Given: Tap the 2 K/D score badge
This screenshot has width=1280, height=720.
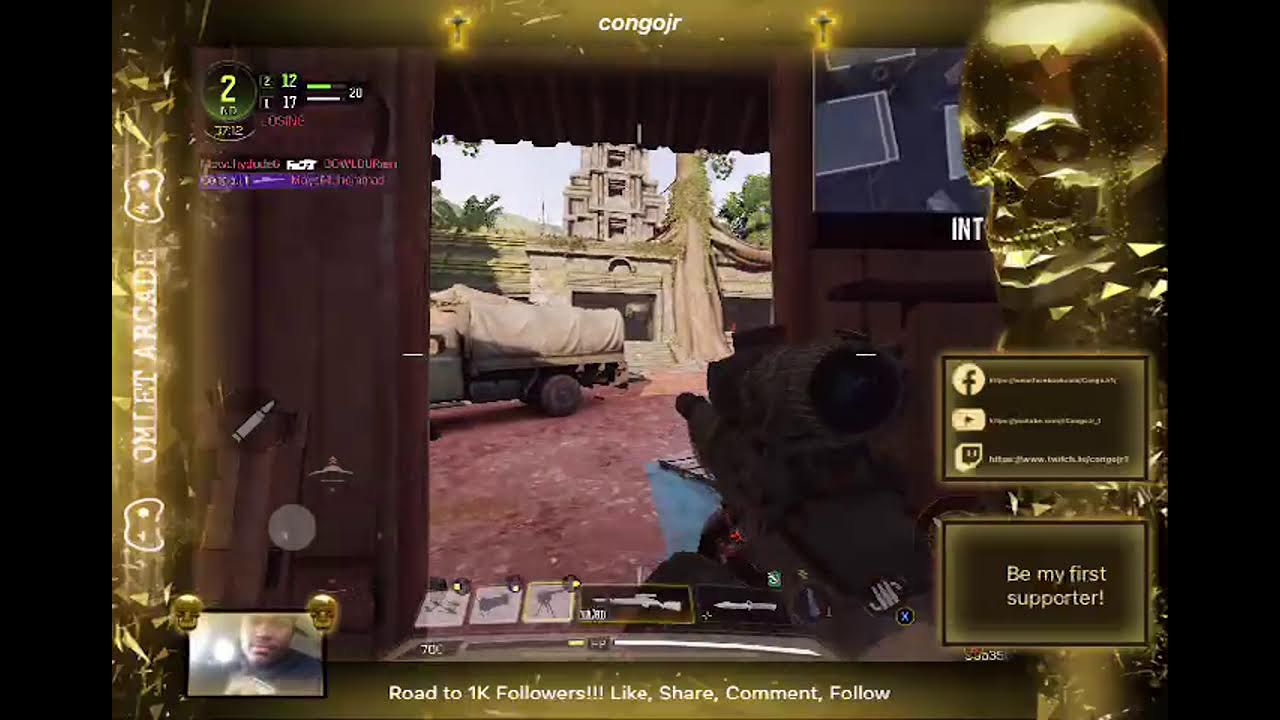Looking at the screenshot, I should [x=228, y=90].
